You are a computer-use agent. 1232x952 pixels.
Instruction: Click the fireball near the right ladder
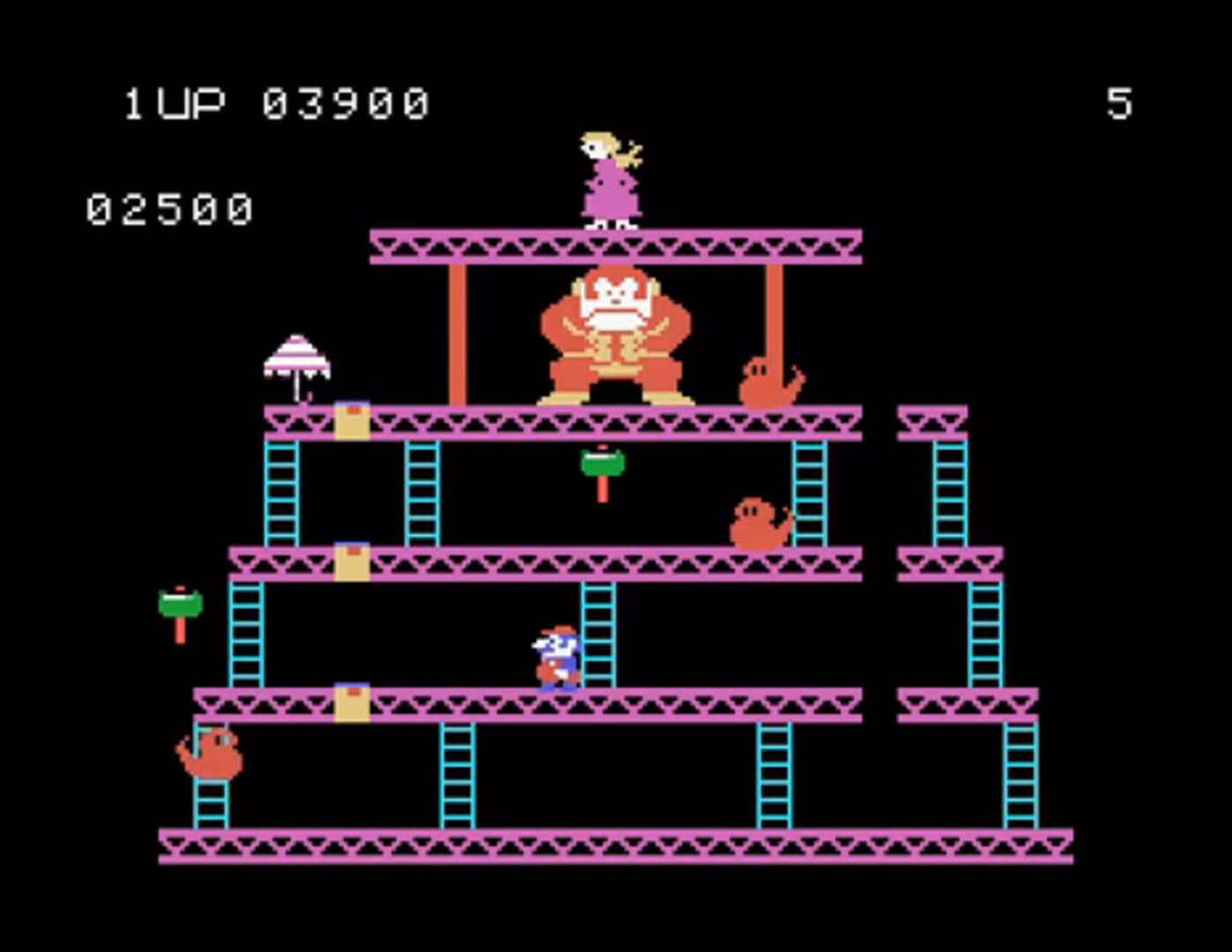(758, 520)
